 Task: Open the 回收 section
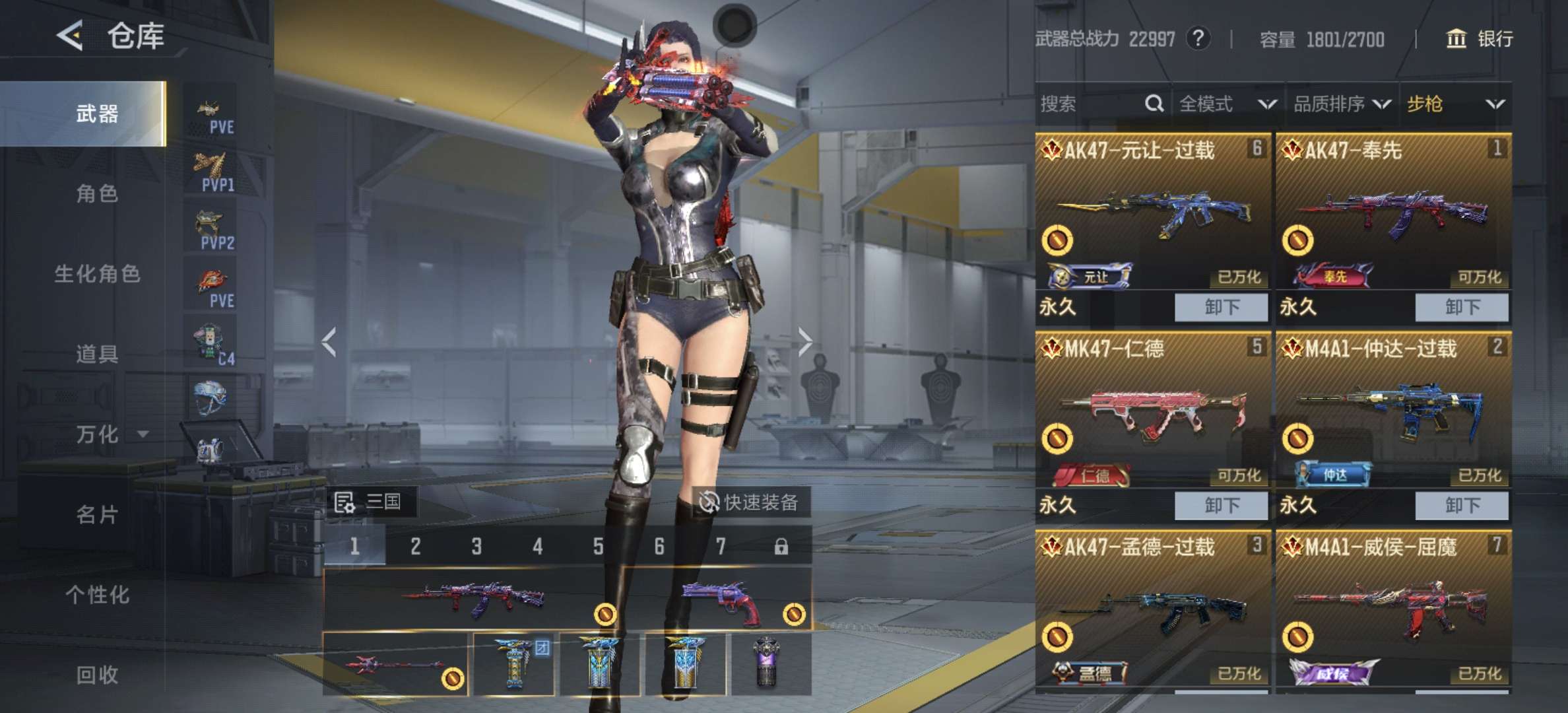pyautogui.click(x=97, y=675)
